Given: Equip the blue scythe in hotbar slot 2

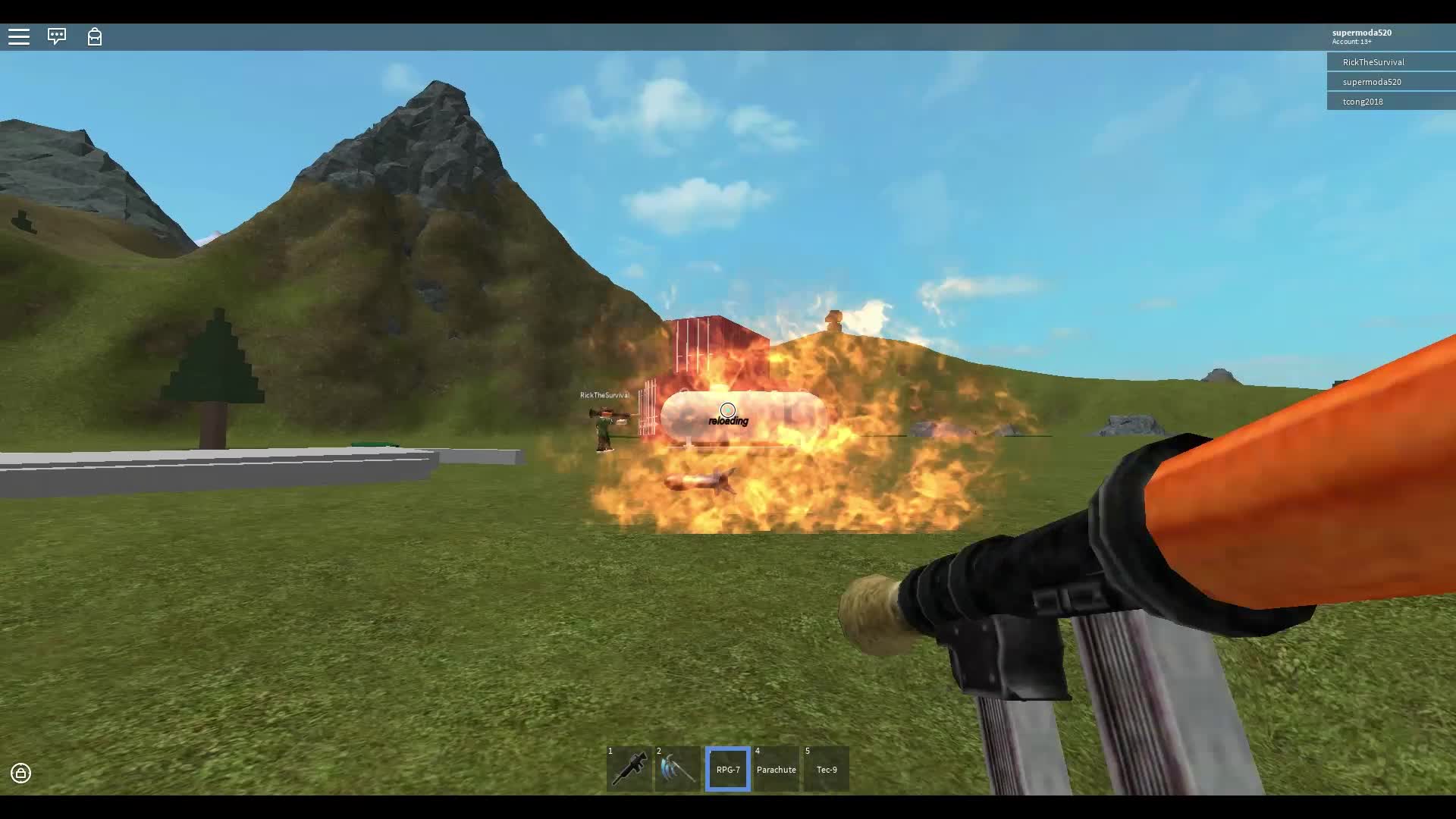Looking at the screenshot, I should point(678,769).
